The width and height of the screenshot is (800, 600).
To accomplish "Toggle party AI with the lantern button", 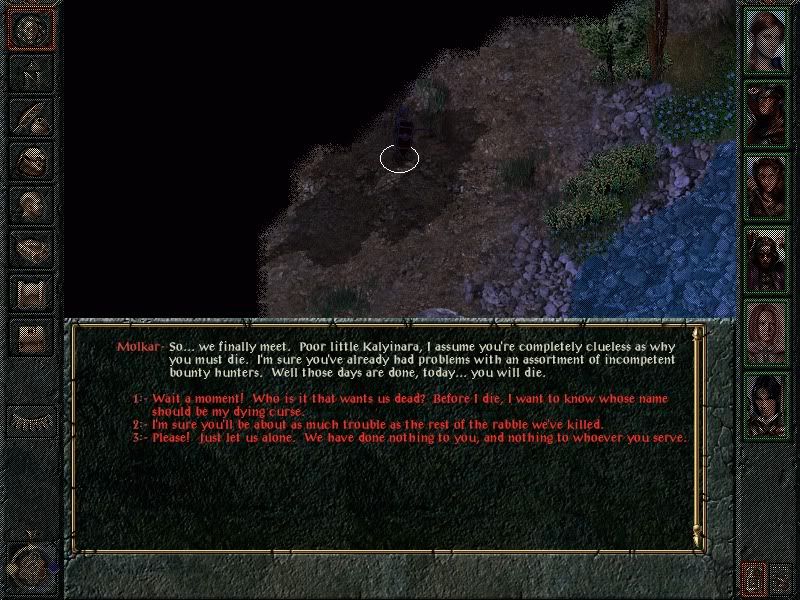I will (x=752, y=578).
